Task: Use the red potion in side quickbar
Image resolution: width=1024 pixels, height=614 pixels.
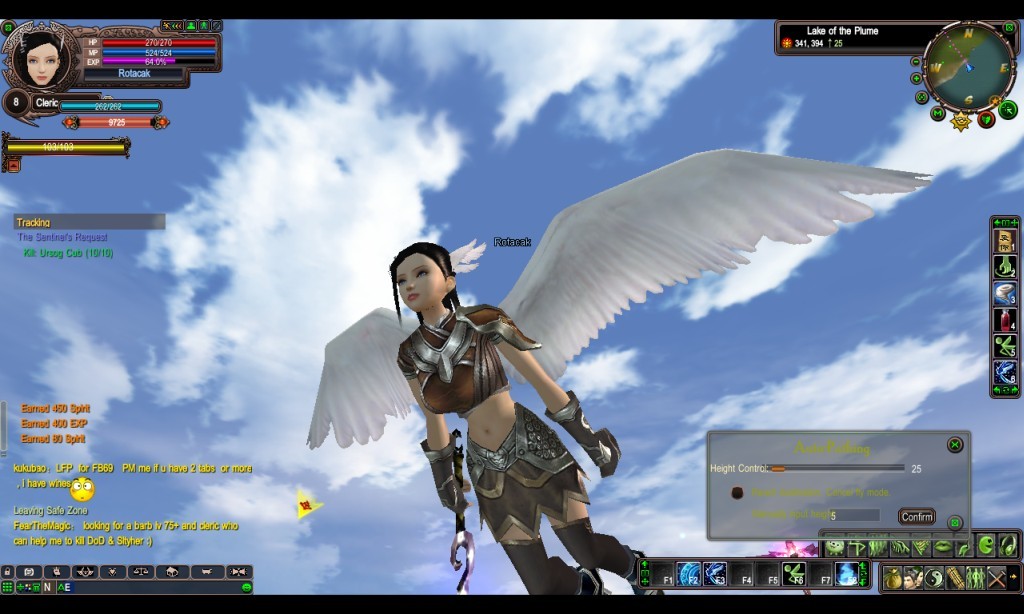Action: click(x=1004, y=320)
